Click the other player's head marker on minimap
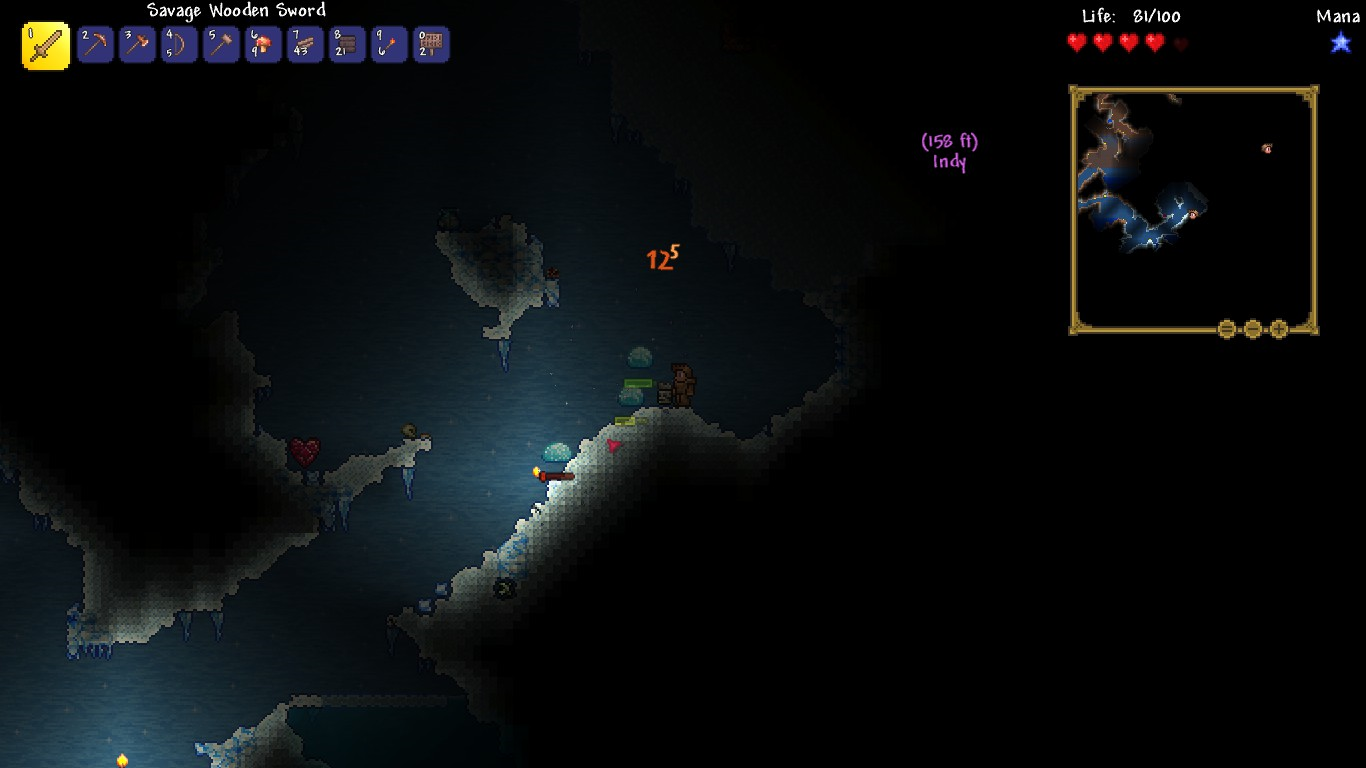Image resolution: width=1366 pixels, height=768 pixels. (1267, 149)
